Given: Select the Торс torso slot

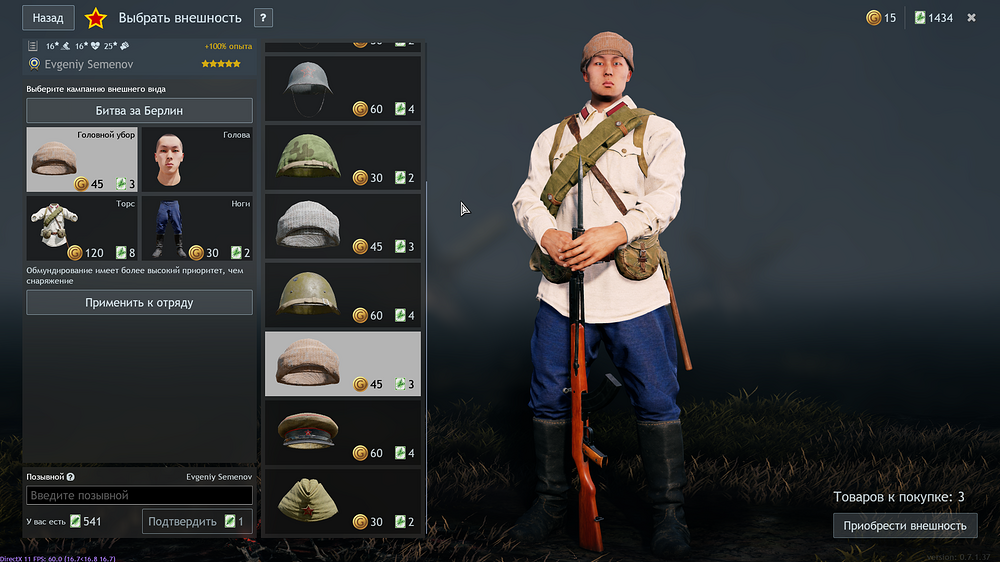Looking at the screenshot, I should pos(82,228).
